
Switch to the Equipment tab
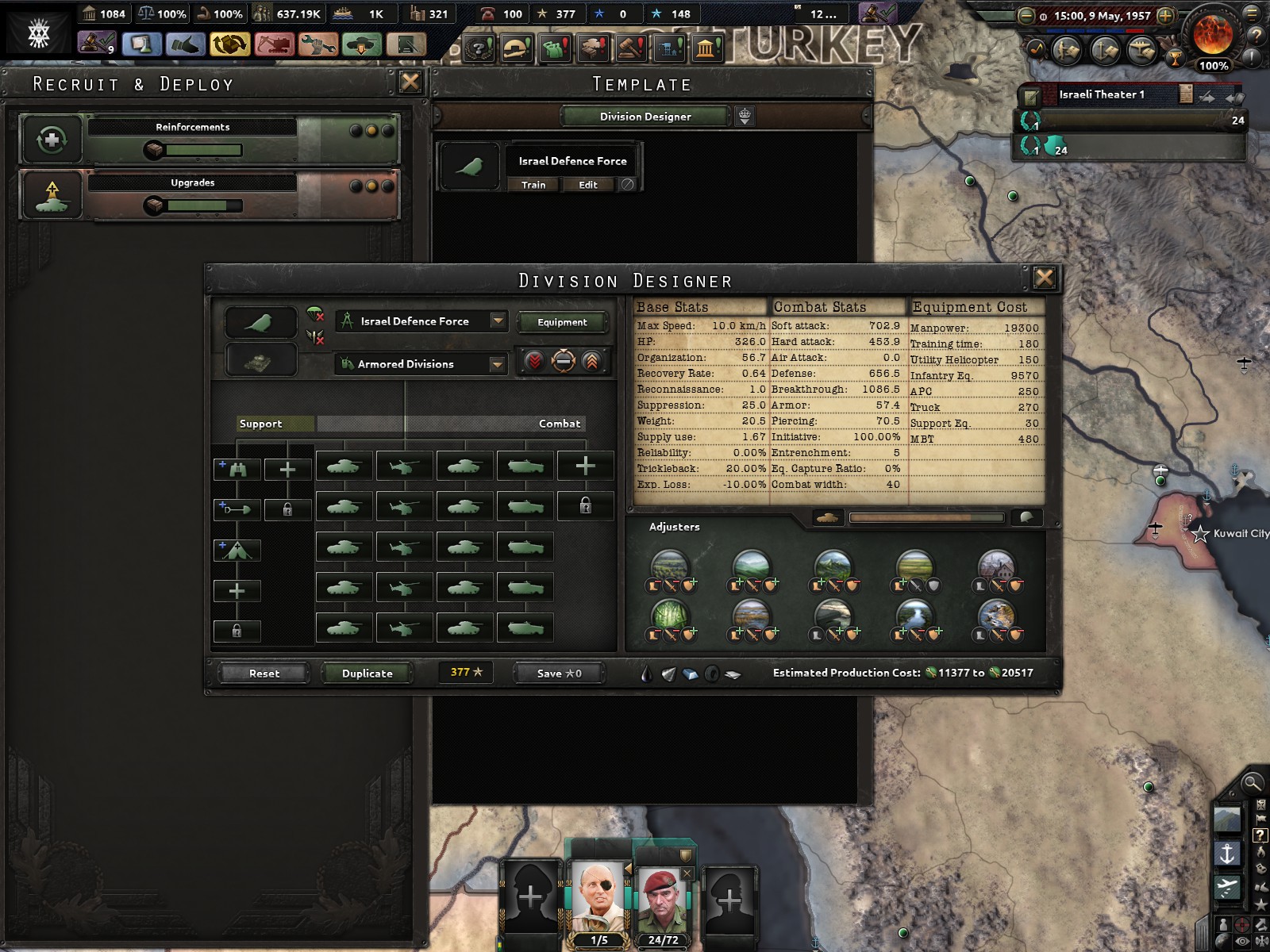560,322
